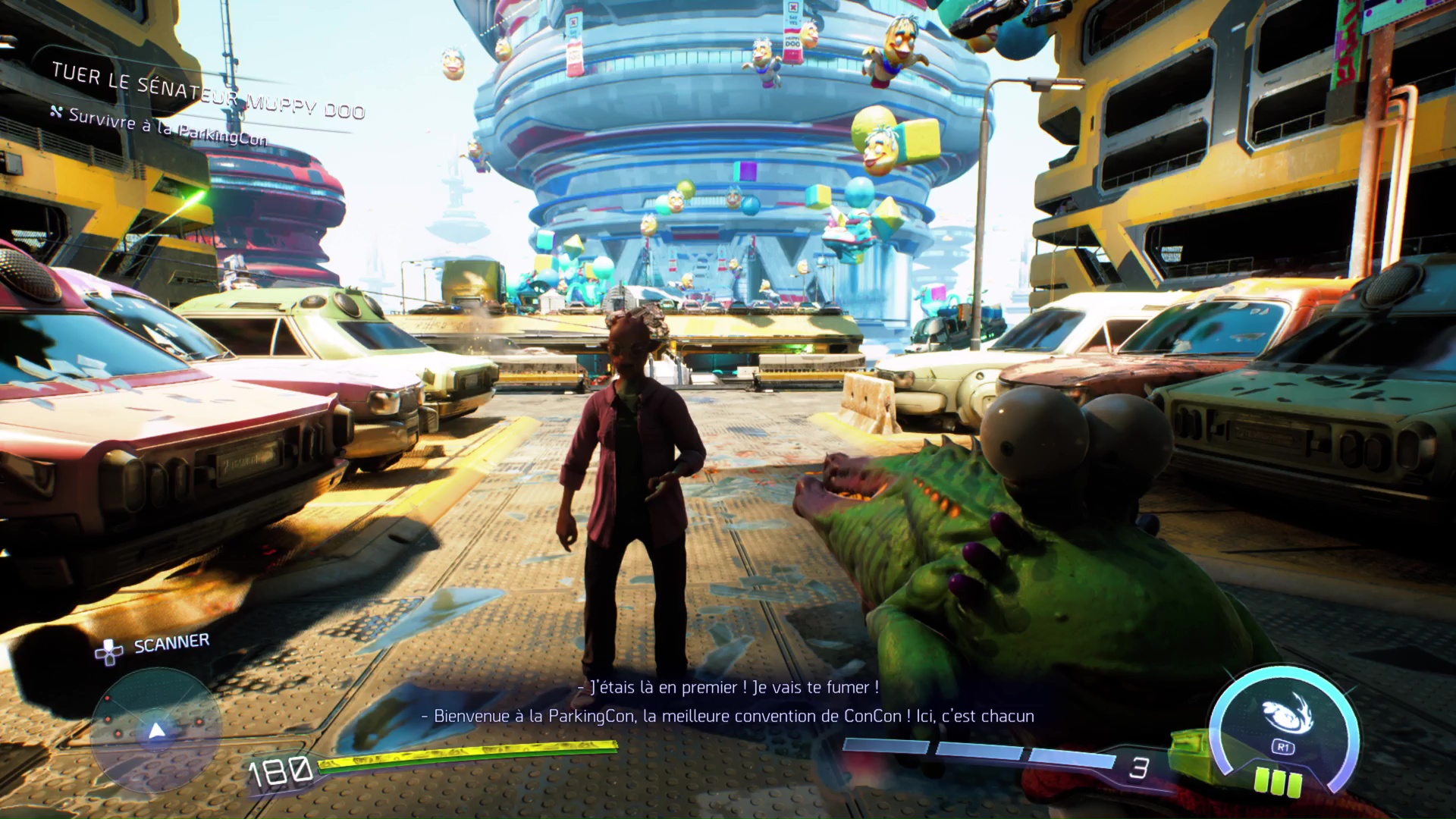This screenshot has width=1456, height=819.
Task: Select the player arrow on the minimap
Action: coord(156,731)
